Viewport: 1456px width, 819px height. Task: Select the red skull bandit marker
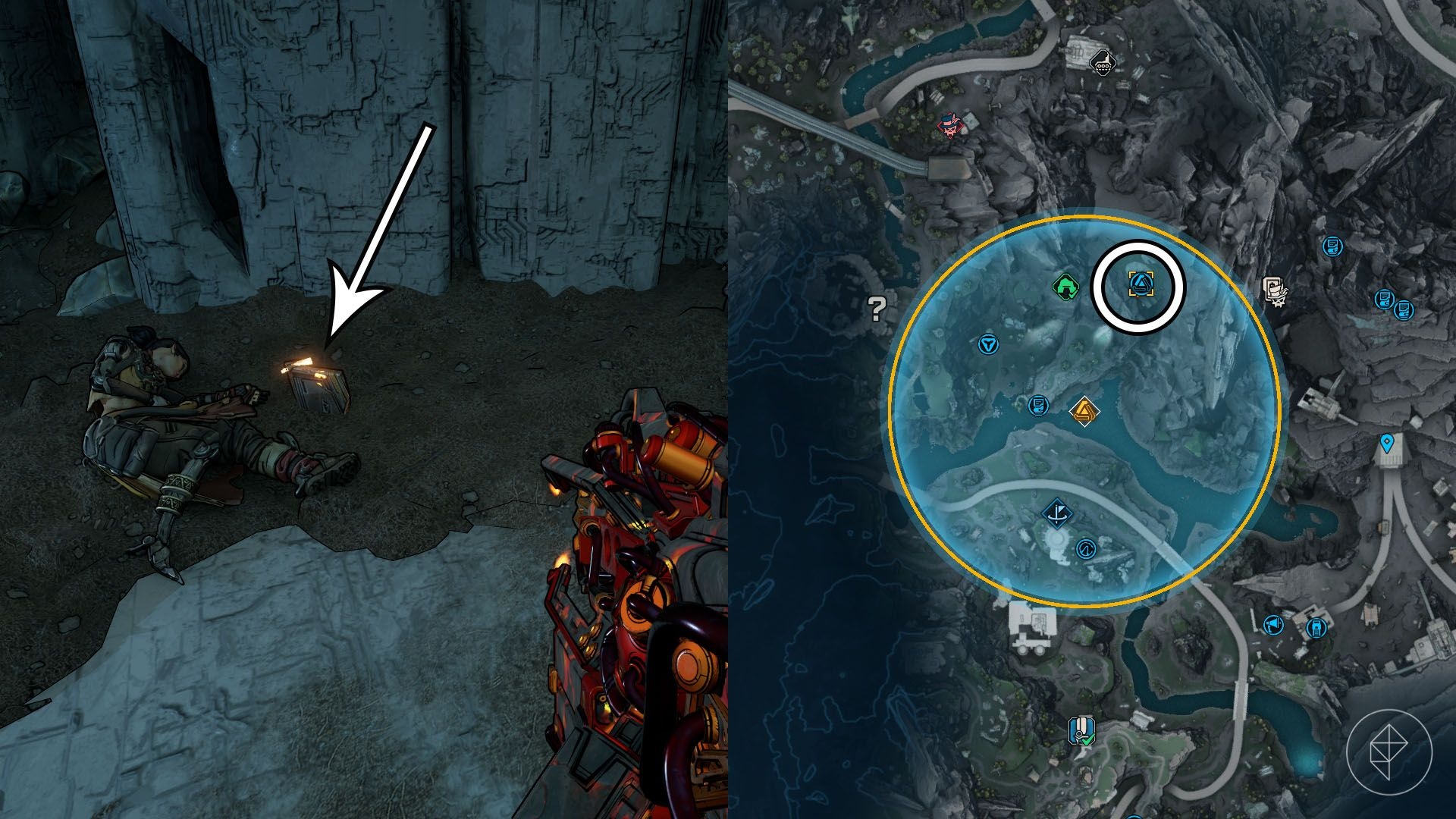point(949,127)
